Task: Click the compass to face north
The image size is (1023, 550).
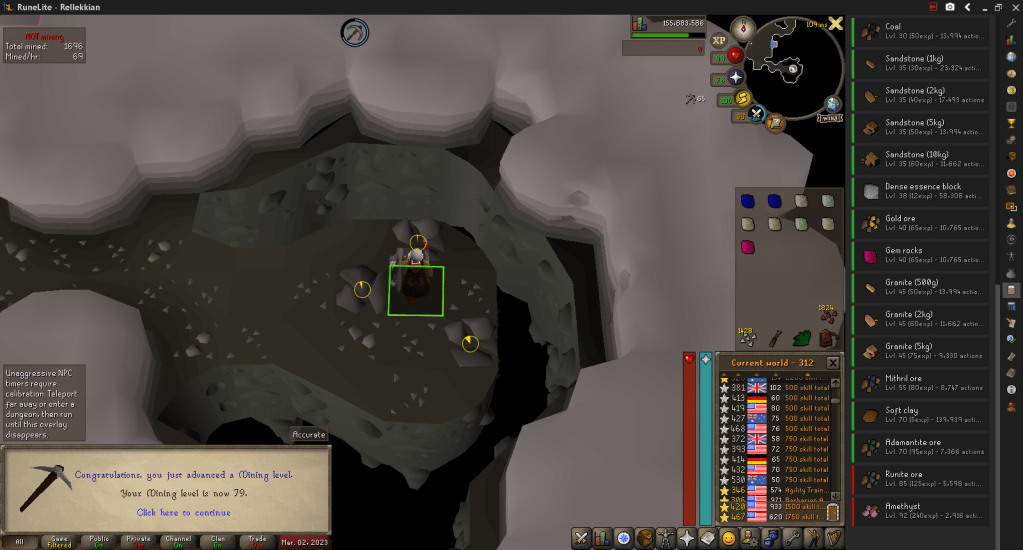Action: click(x=743, y=29)
